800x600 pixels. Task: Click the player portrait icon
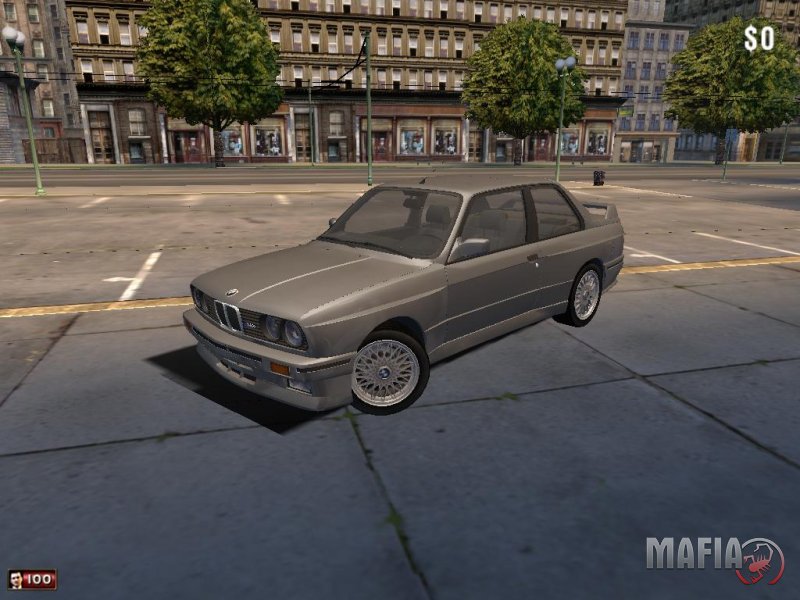[16, 579]
